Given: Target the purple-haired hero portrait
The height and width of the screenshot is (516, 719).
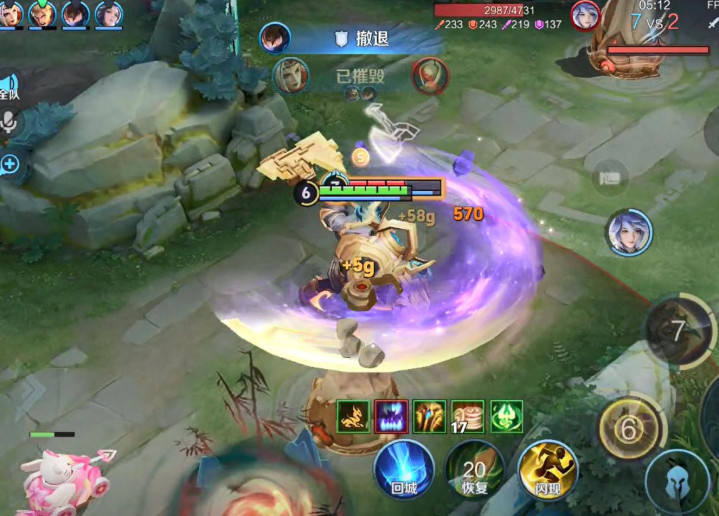Looking at the screenshot, I should coord(629,232).
